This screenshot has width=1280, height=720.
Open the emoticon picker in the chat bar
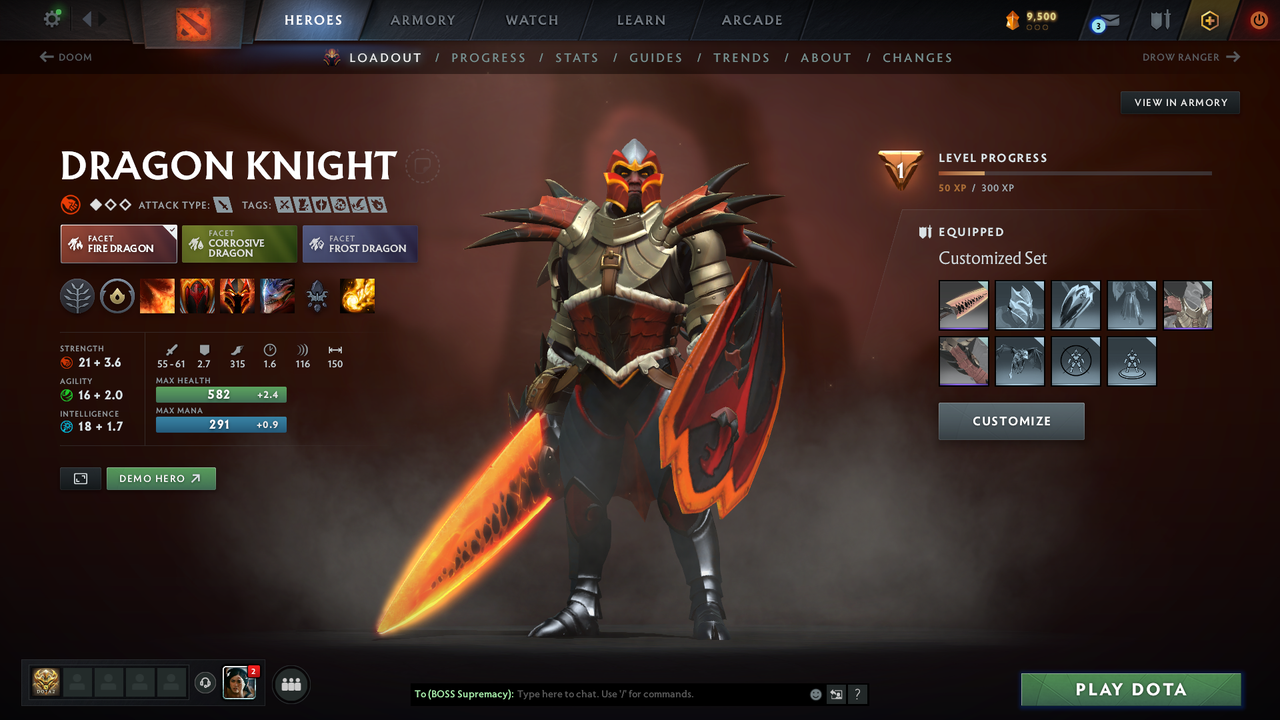point(815,693)
